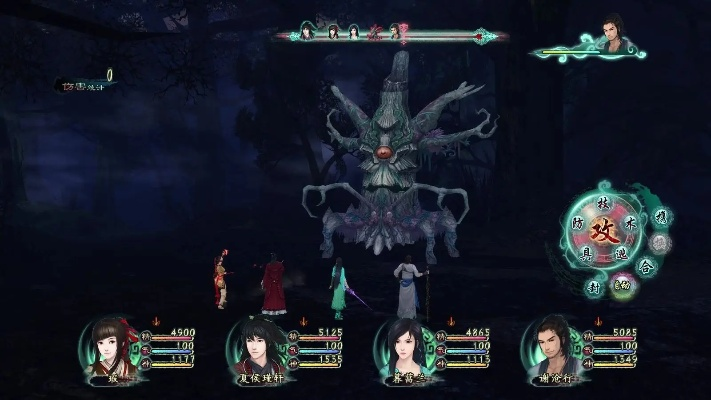
Task: Choose the 逃 escape command
Action: point(620,254)
